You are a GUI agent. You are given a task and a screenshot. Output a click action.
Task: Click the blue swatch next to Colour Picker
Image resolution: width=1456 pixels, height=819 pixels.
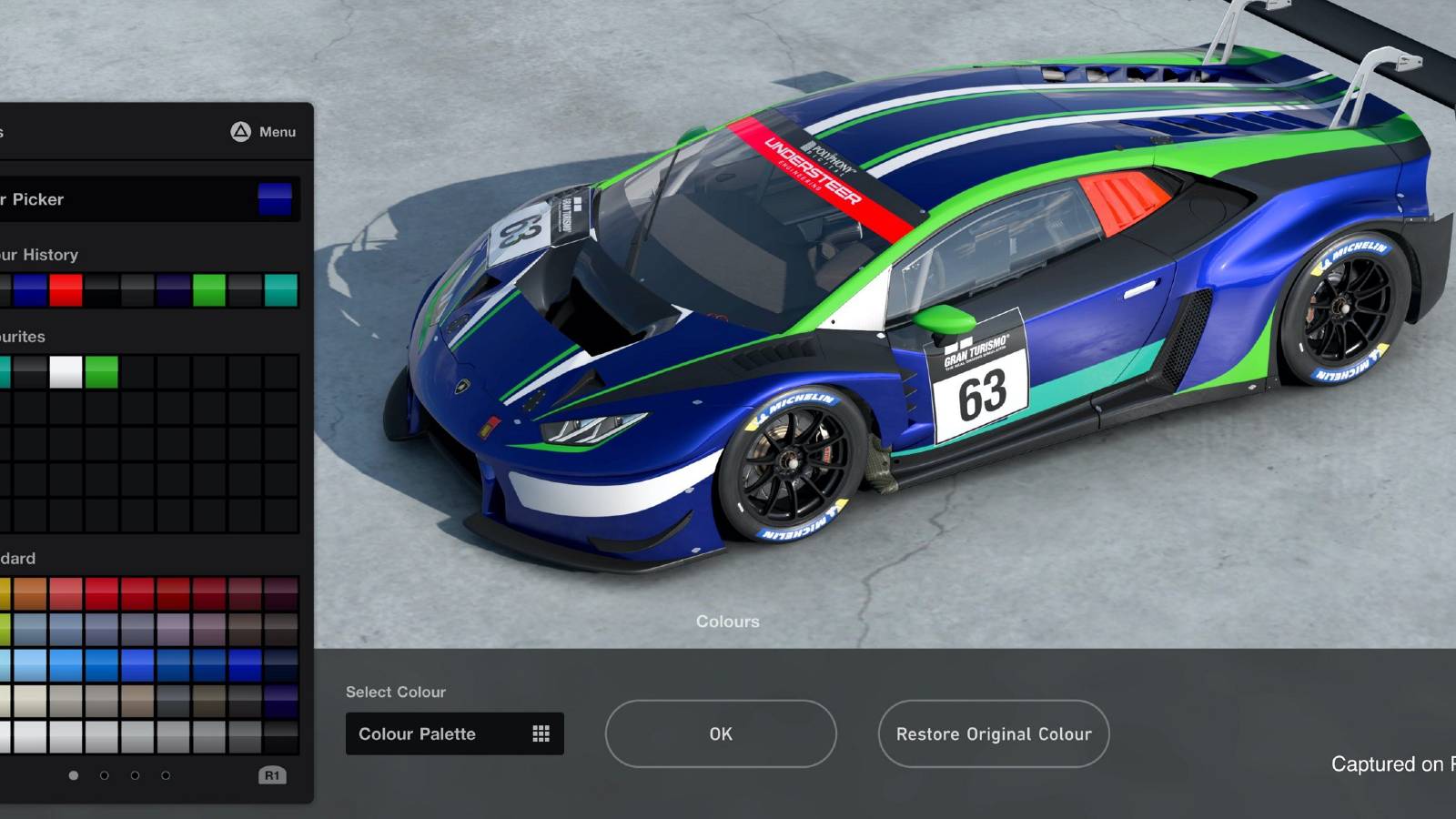273,199
